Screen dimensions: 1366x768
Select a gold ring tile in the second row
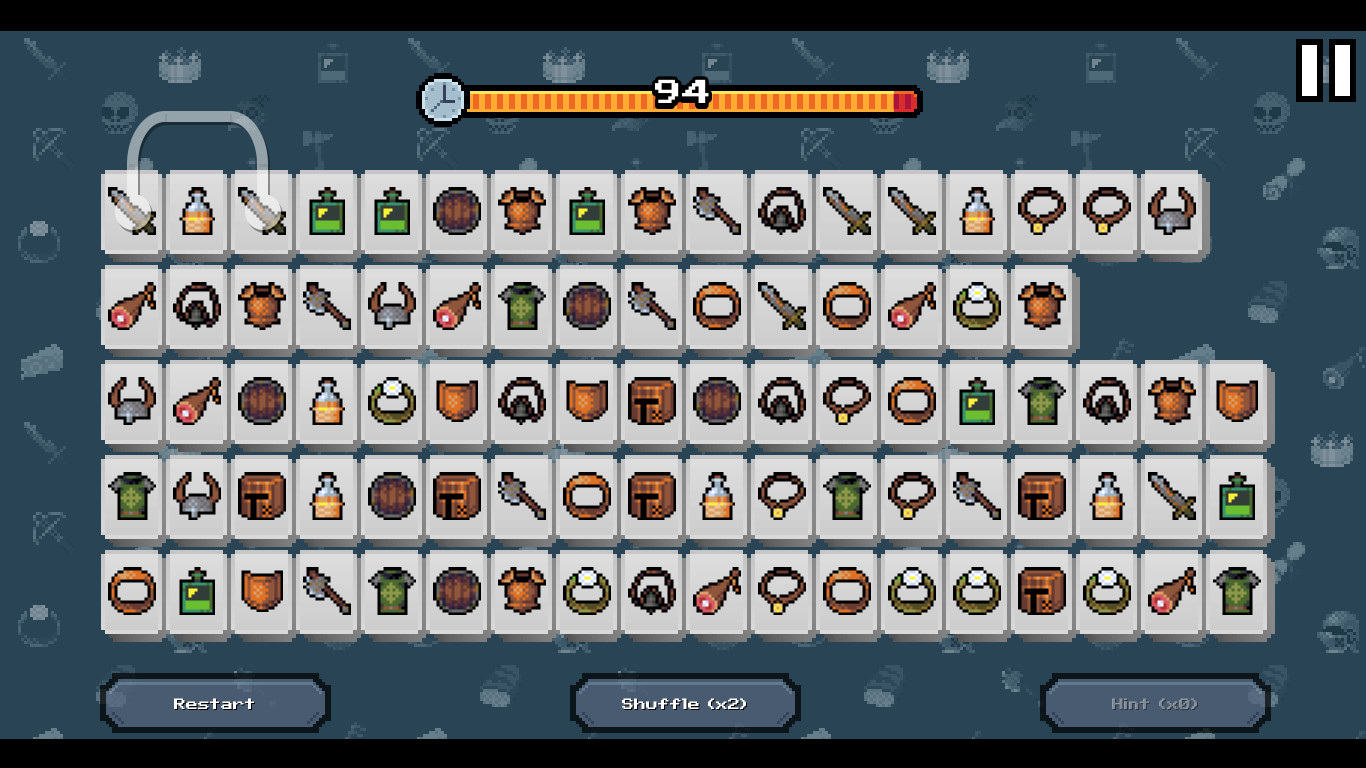pyautogui.click(x=716, y=306)
